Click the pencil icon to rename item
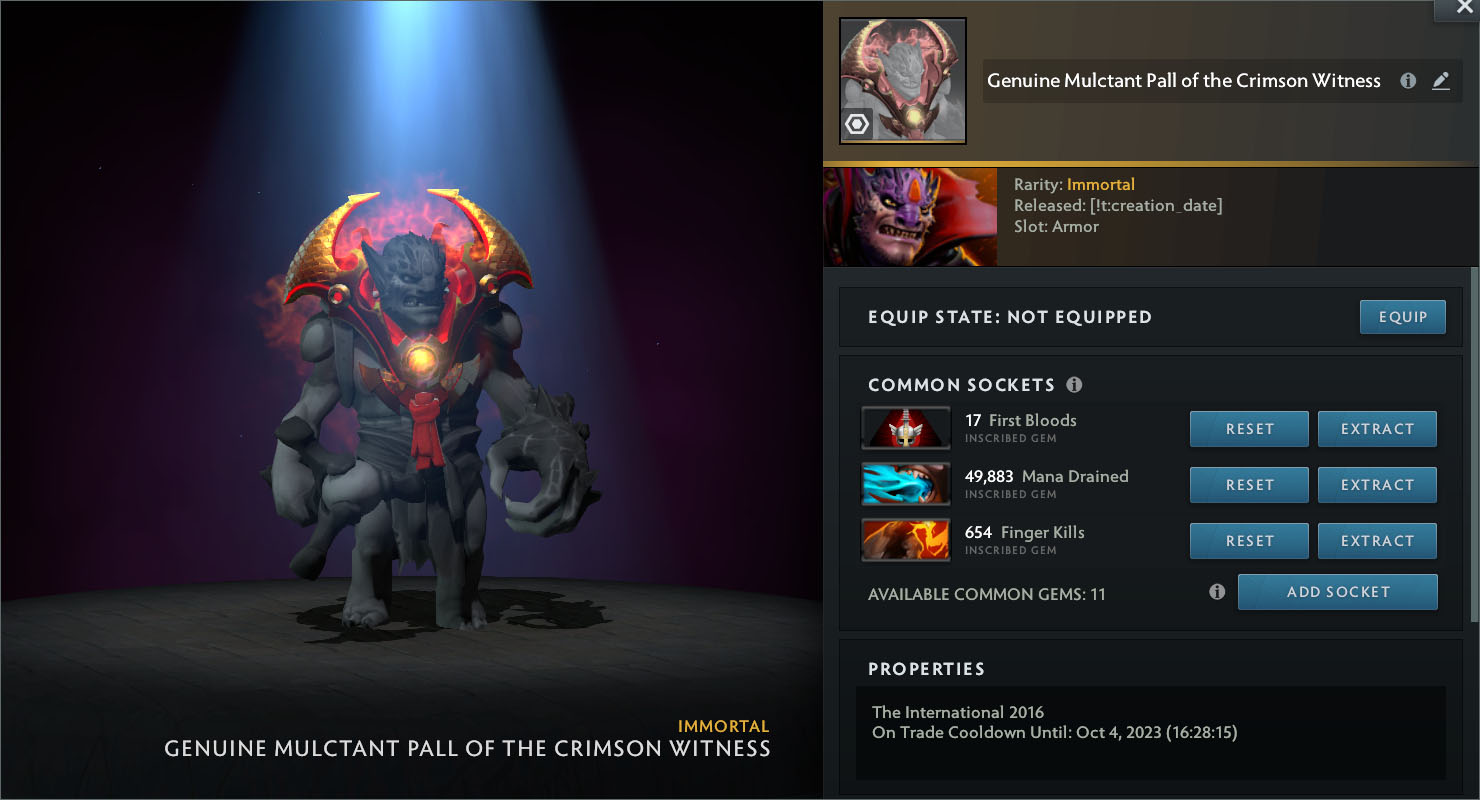This screenshot has width=1480, height=800. click(1441, 81)
